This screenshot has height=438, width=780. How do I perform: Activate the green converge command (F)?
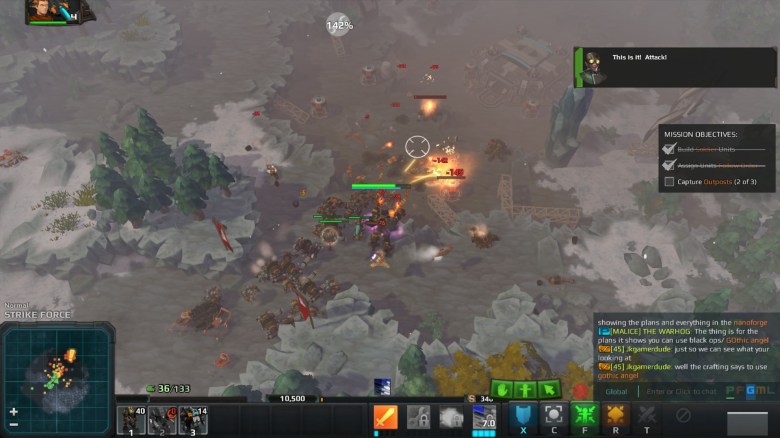(585, 415)
